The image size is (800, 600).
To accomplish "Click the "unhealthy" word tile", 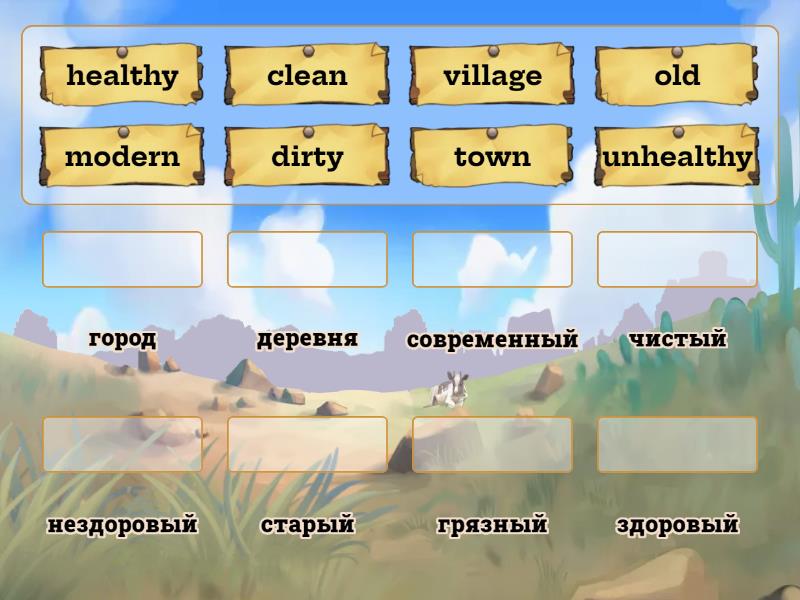I will tap(677, 156).
